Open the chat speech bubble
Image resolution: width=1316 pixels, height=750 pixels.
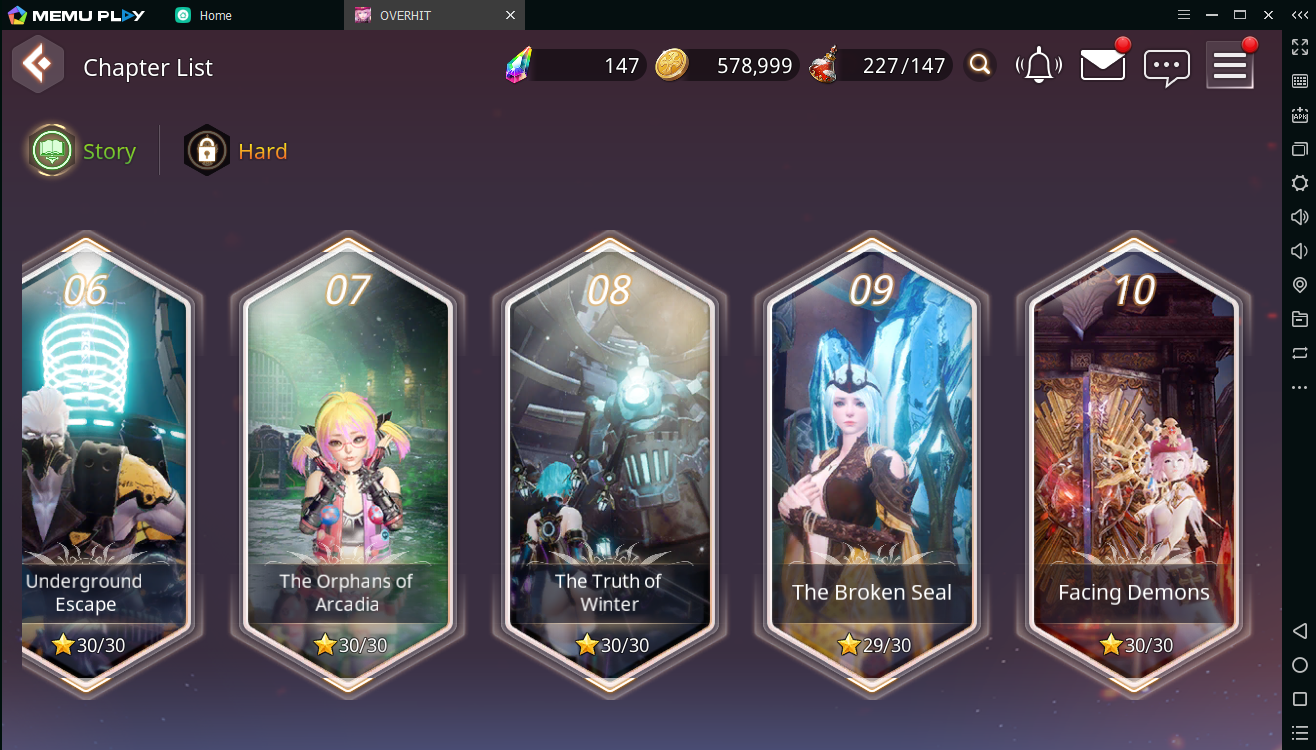pos(1166,67)
